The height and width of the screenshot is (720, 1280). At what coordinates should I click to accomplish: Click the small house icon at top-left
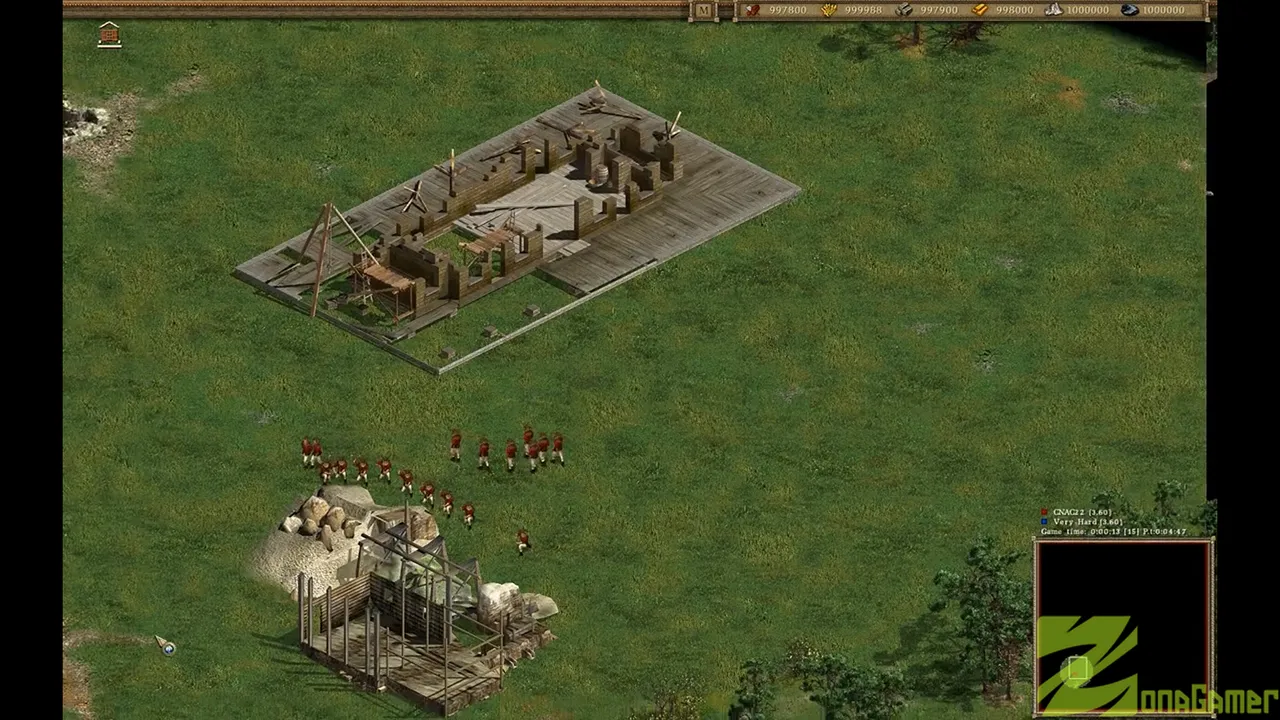pyautogui.click(x=109, y=36)
